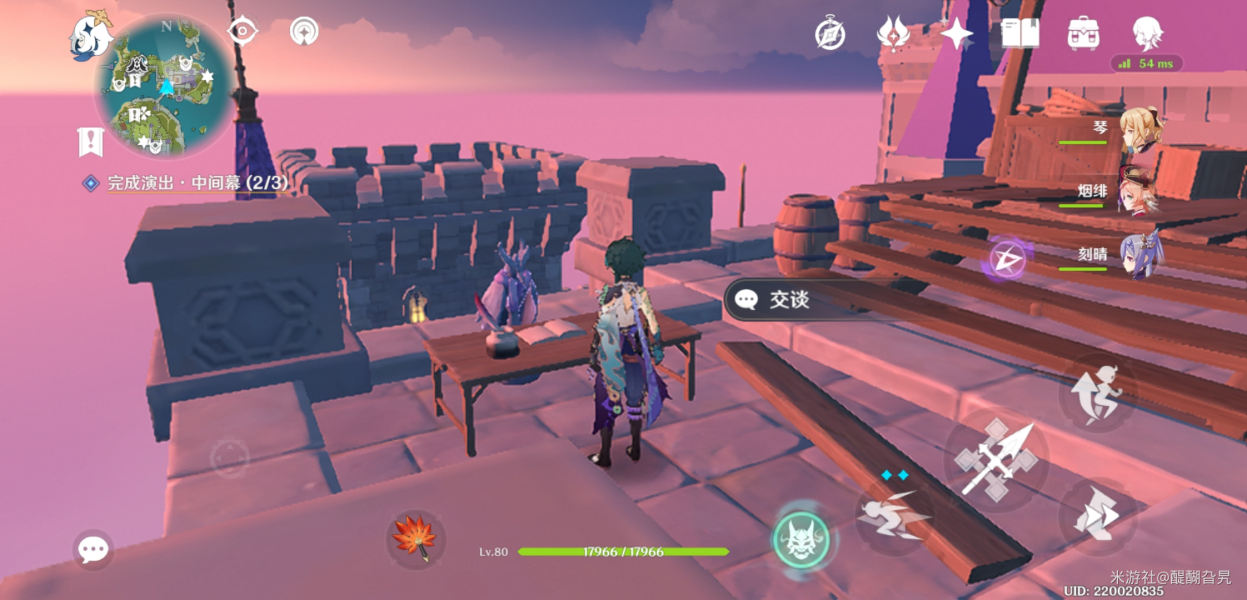Open the wish four-point star icon
The image size is (1247, 600).
click(956, 34)
